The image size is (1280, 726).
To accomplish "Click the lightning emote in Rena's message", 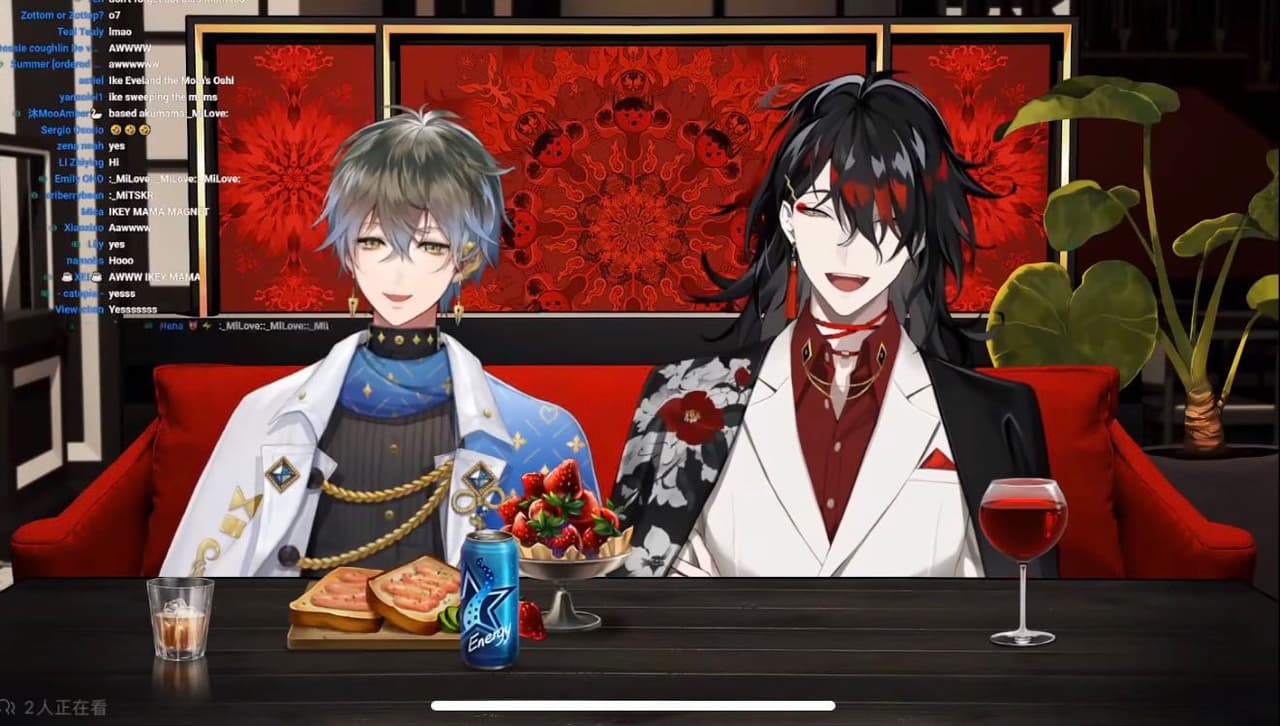I will (204, 325).
